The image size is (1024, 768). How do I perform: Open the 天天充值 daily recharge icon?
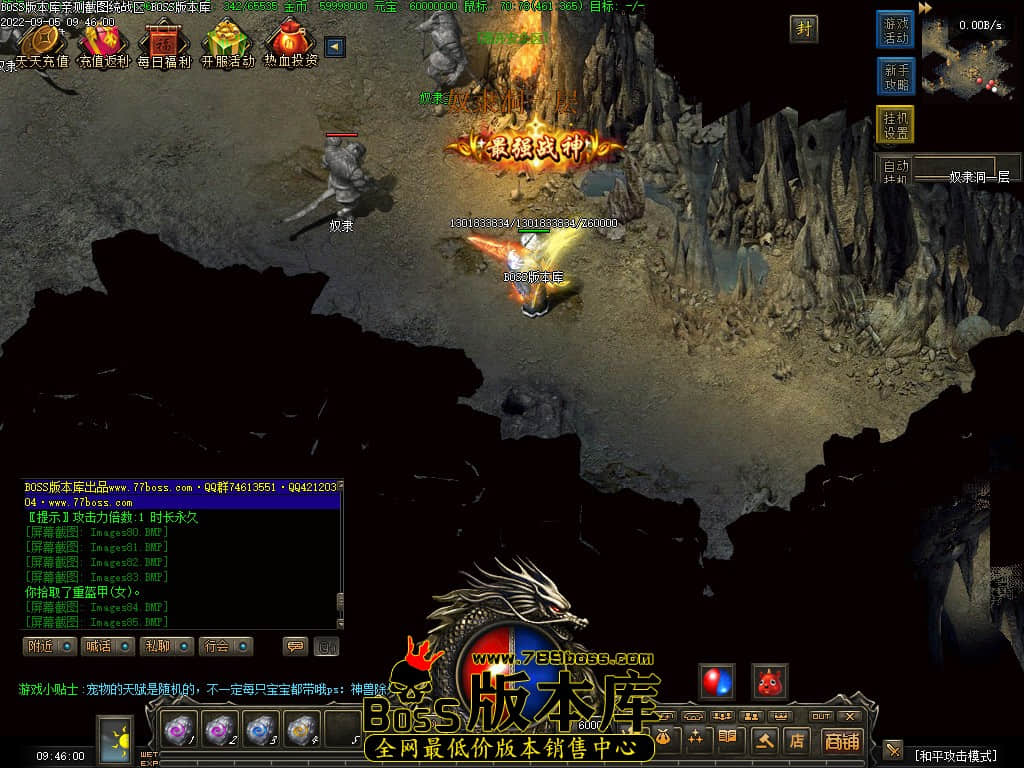[x=42, y=44]
